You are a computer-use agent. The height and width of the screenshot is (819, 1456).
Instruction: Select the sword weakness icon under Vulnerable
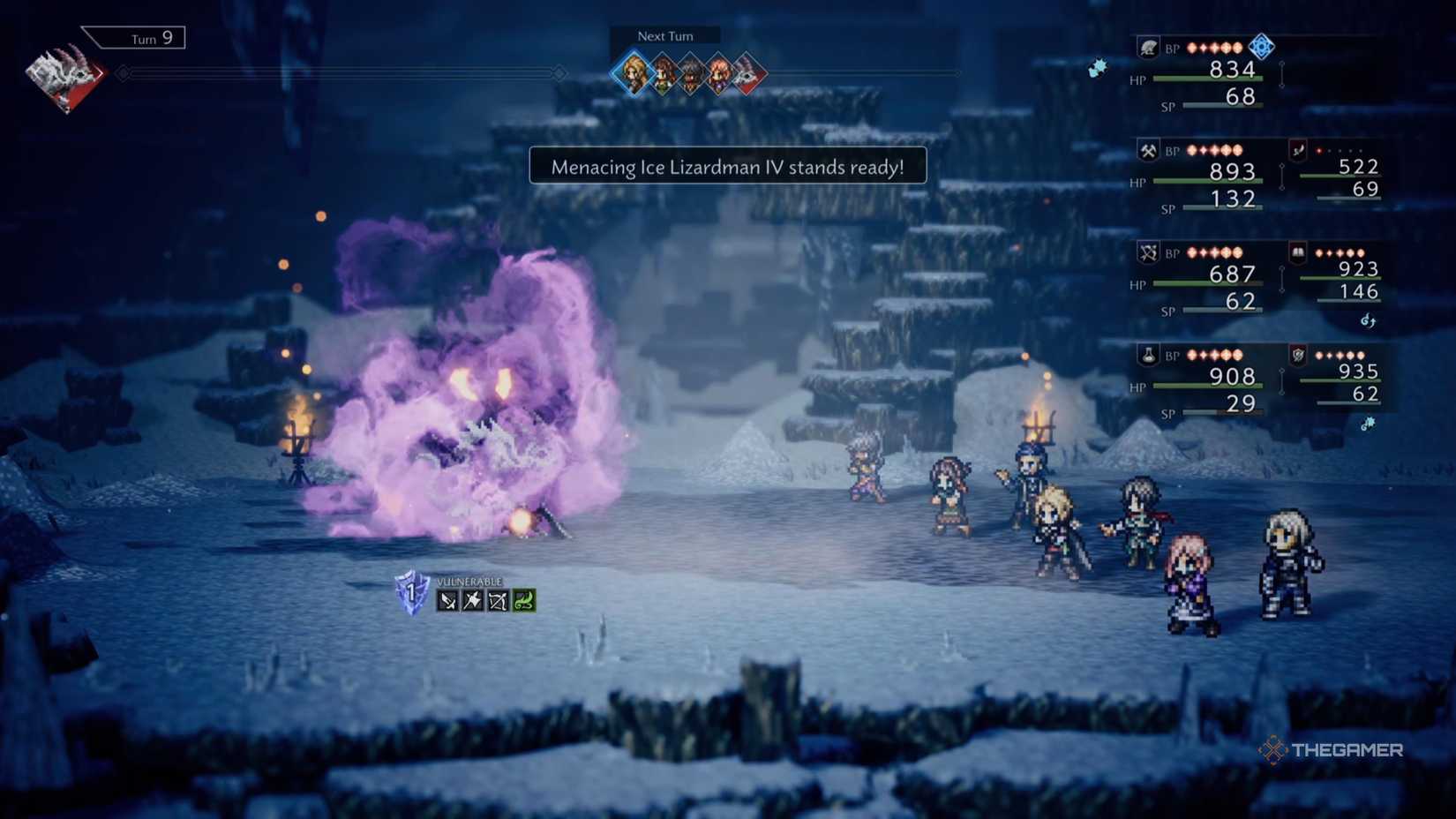pos(447,601)
